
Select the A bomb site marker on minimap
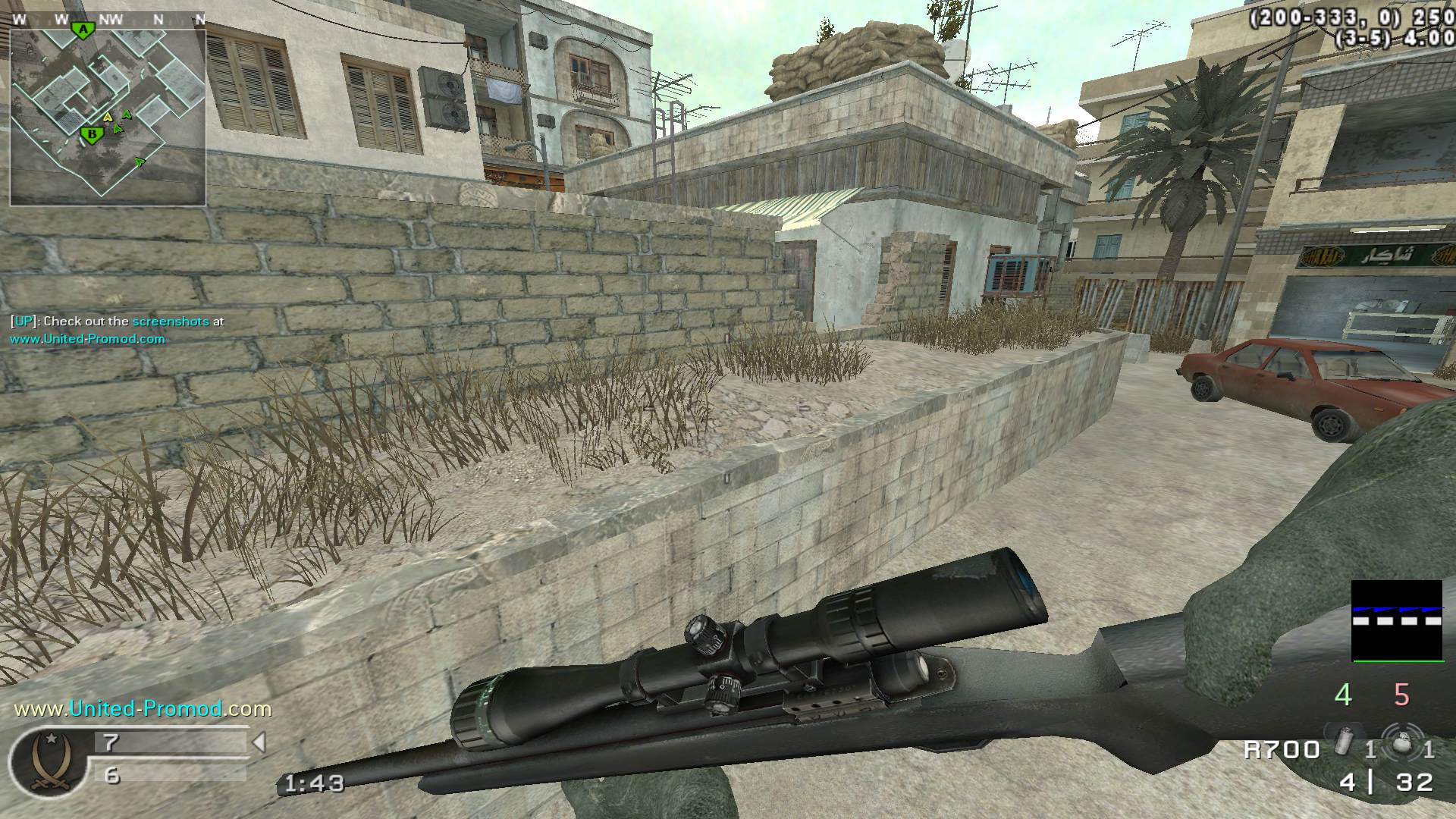coord(83,30)
